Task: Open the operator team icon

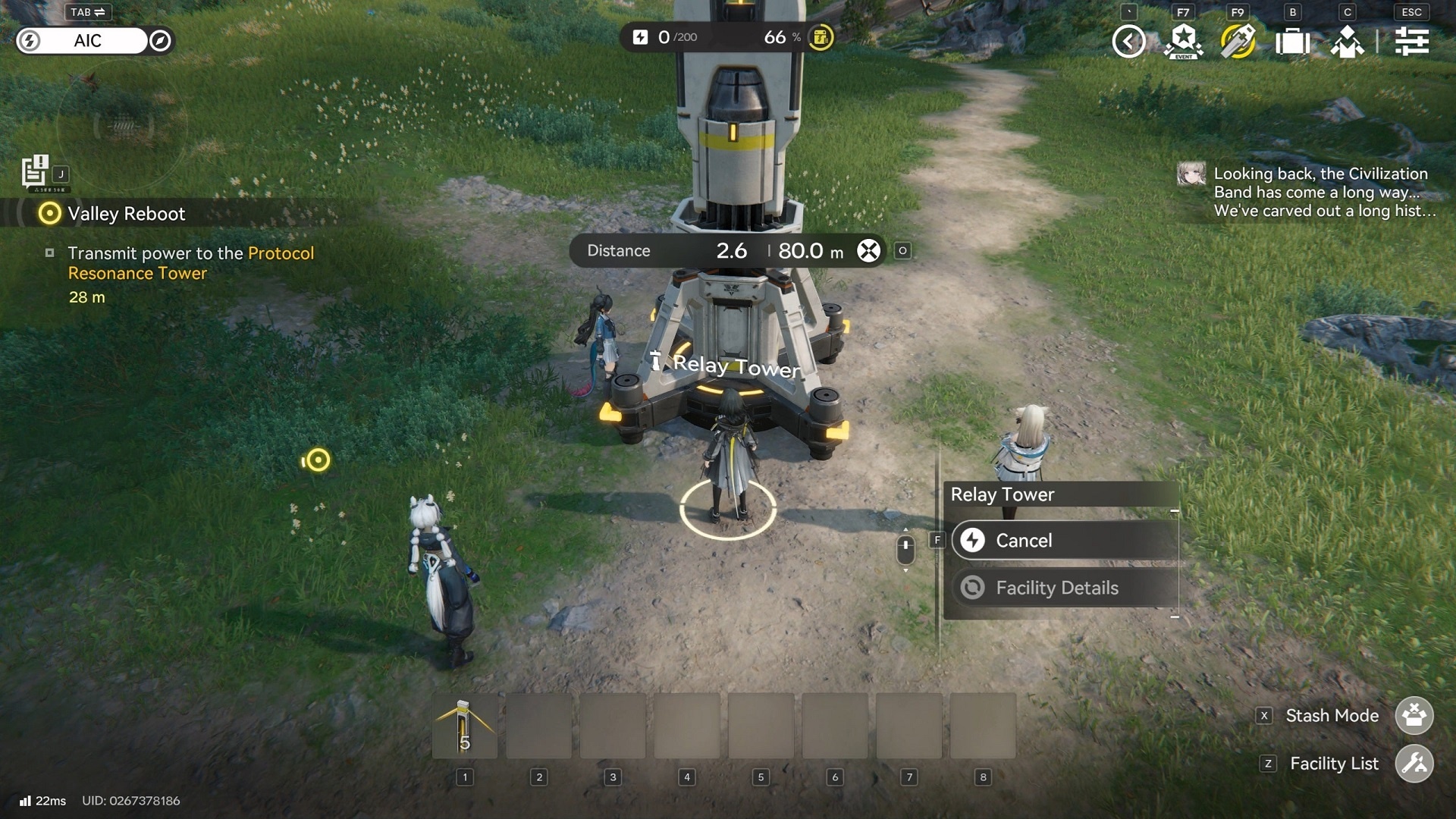Action: point(1347,41)
